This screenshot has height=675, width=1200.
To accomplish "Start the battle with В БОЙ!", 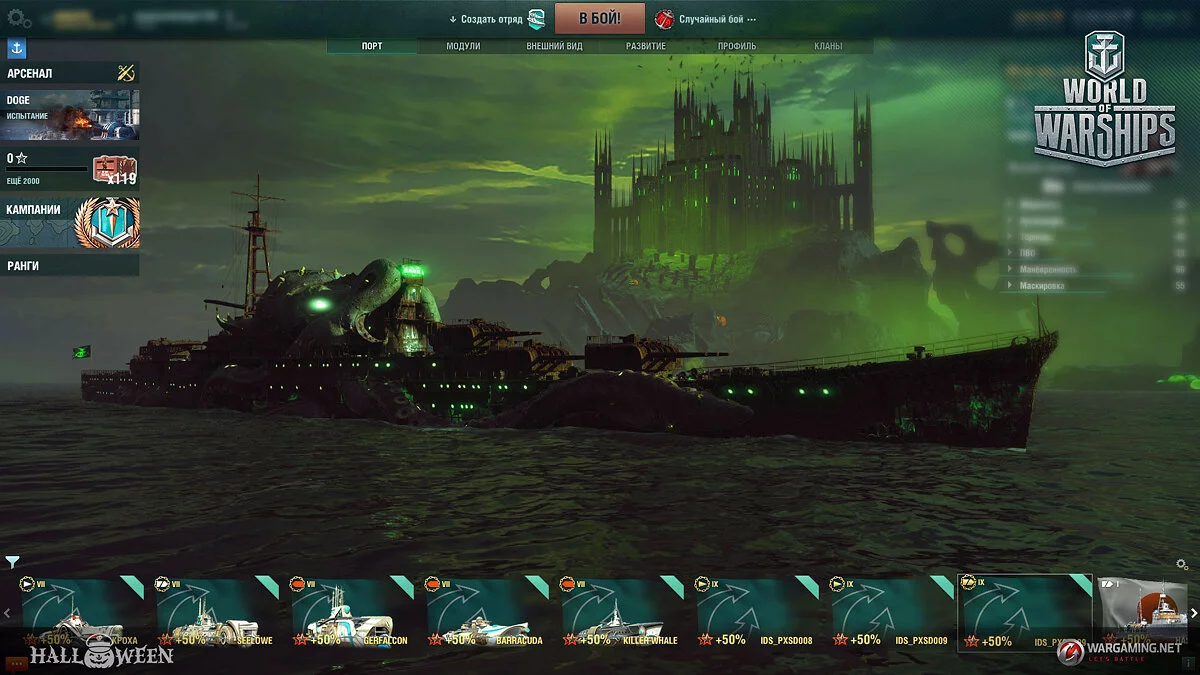I will click(599, 18).
